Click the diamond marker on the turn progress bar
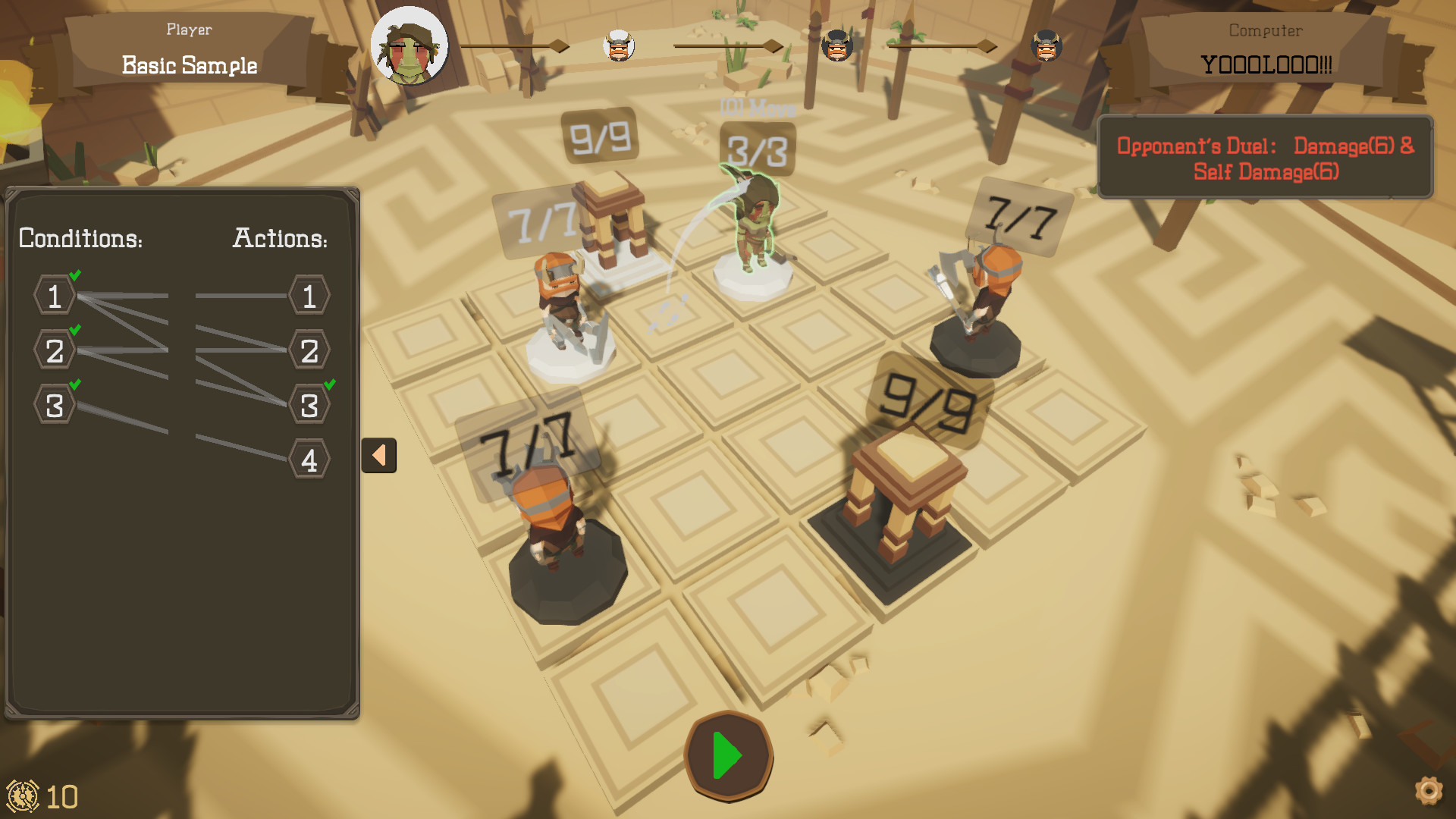This screenshot has height=819, width=1456. (561, 45)
